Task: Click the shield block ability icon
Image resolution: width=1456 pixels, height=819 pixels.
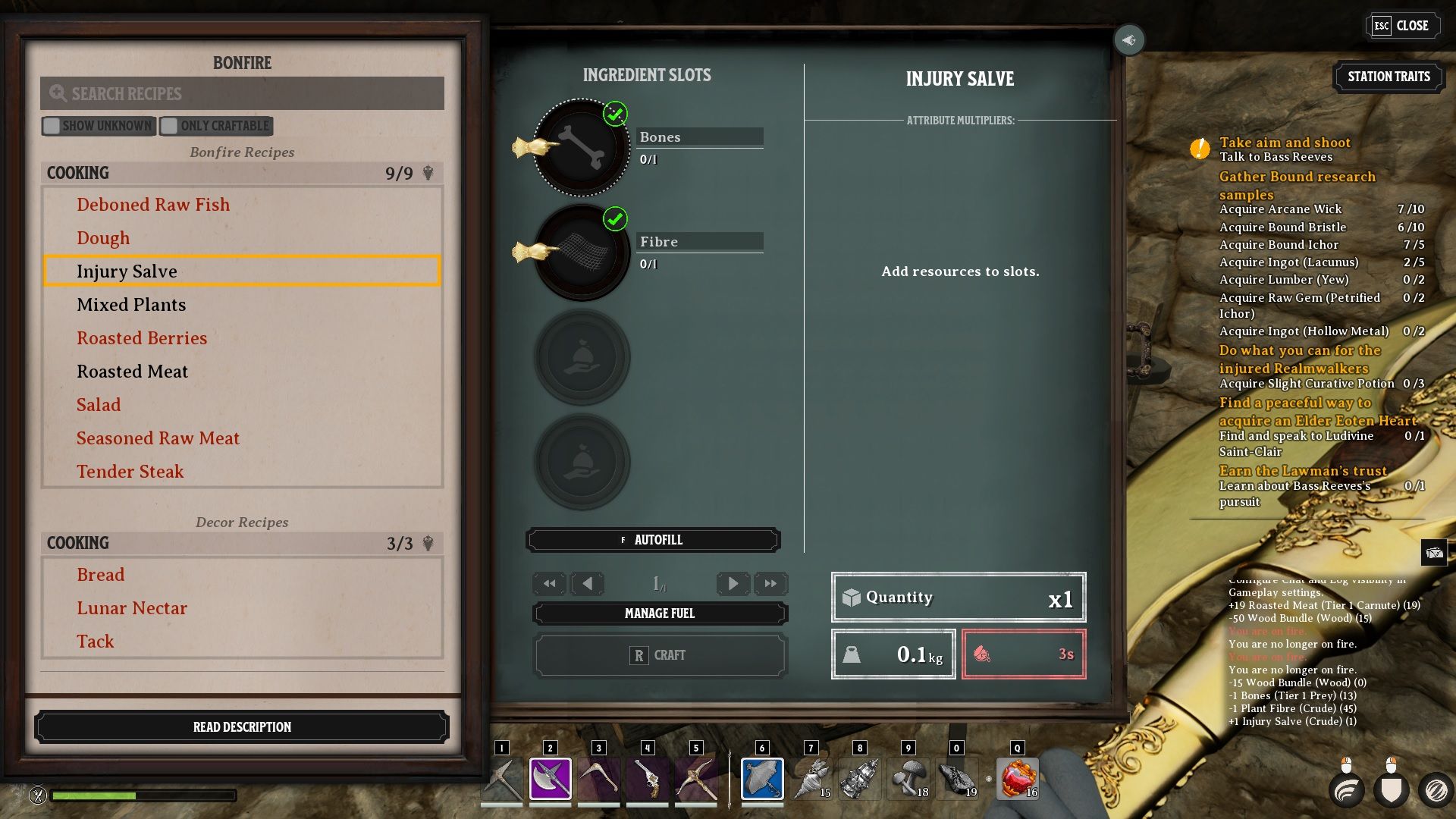Action: tap(1394, 790)
